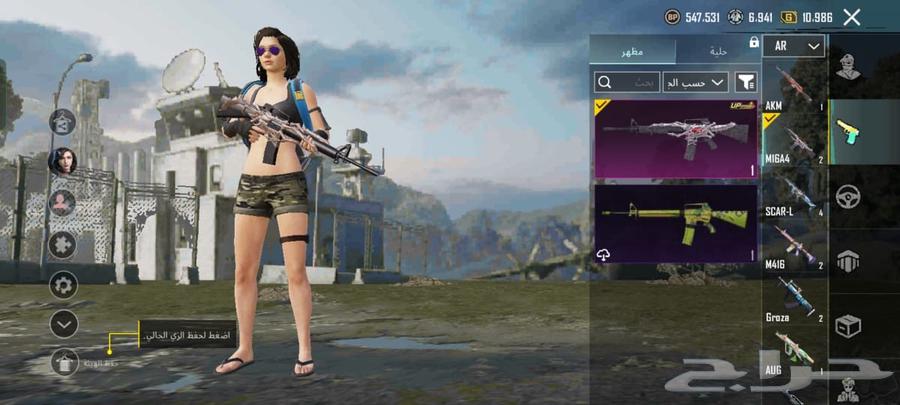Open the skin filter button
The height and width of the screenshot is (405, 900).
pyautogui.click(x=746, y=82)
